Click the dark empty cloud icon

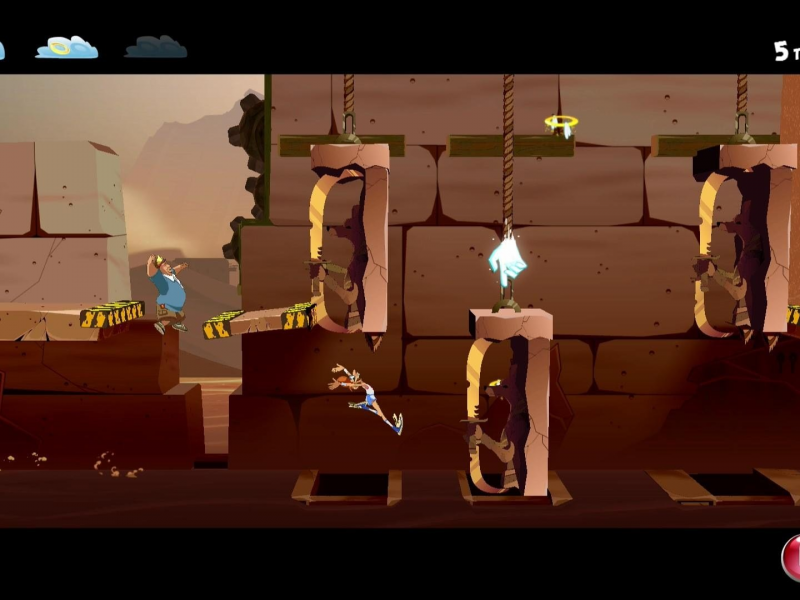click(x=155, y=47)
